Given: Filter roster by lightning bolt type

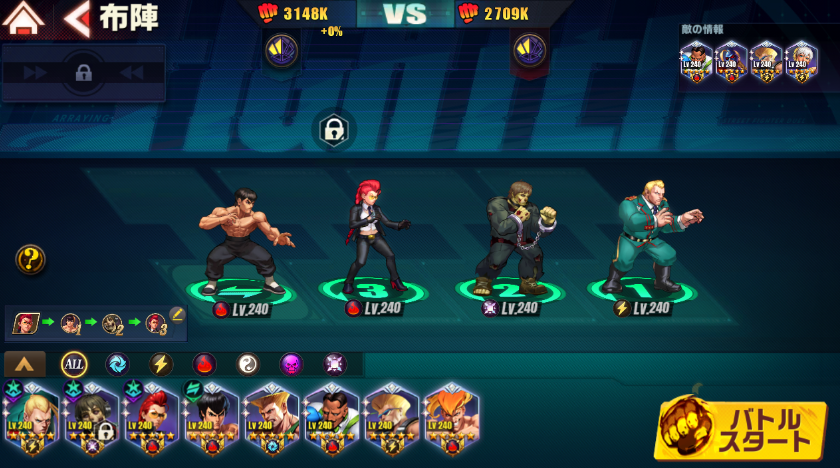Looking at the screenshot, I should 161,364.
